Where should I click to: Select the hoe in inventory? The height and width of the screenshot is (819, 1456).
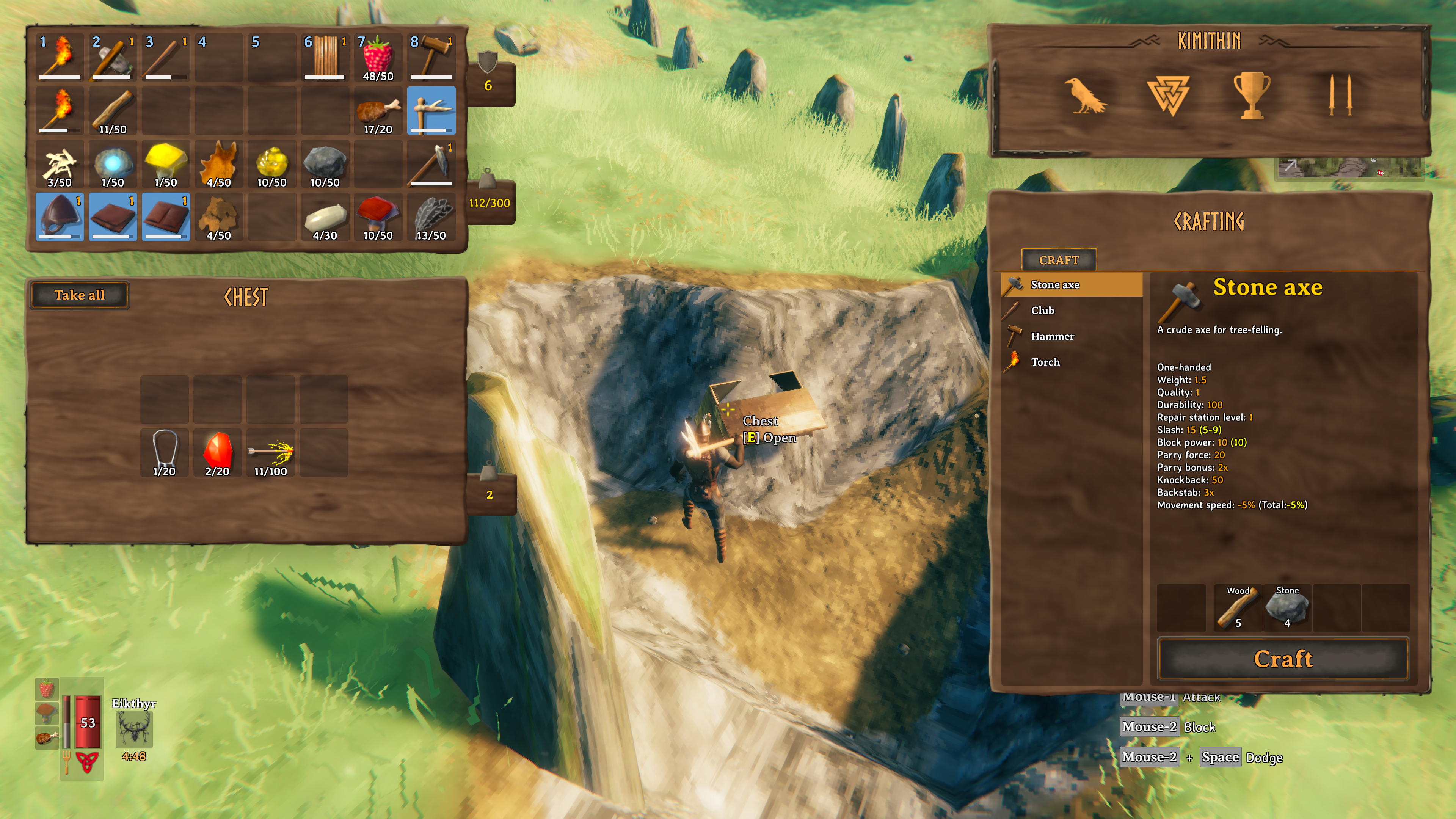[x=431, y=111]
